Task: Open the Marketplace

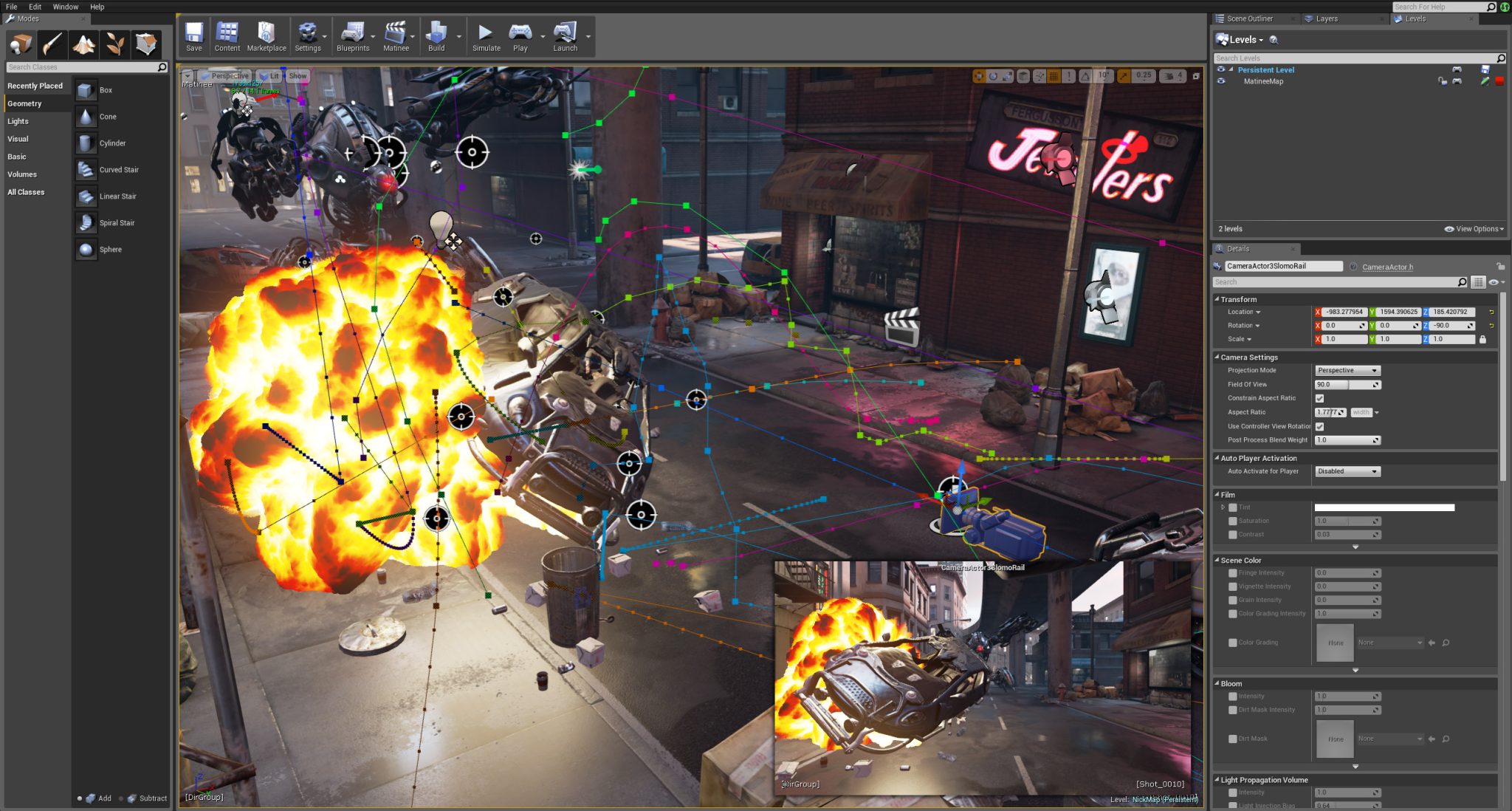Action: (266, 37)
